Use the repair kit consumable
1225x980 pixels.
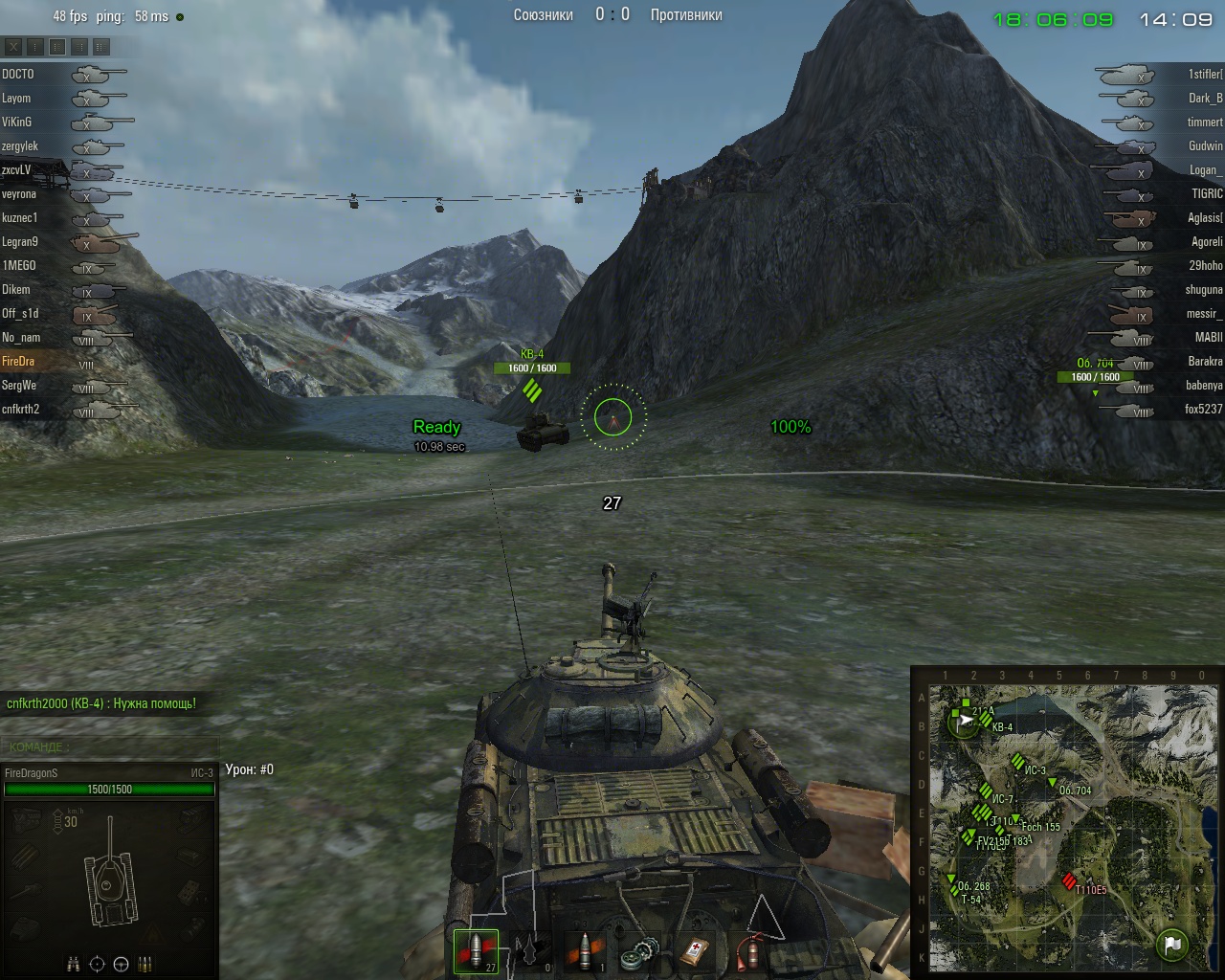(639, 952)
